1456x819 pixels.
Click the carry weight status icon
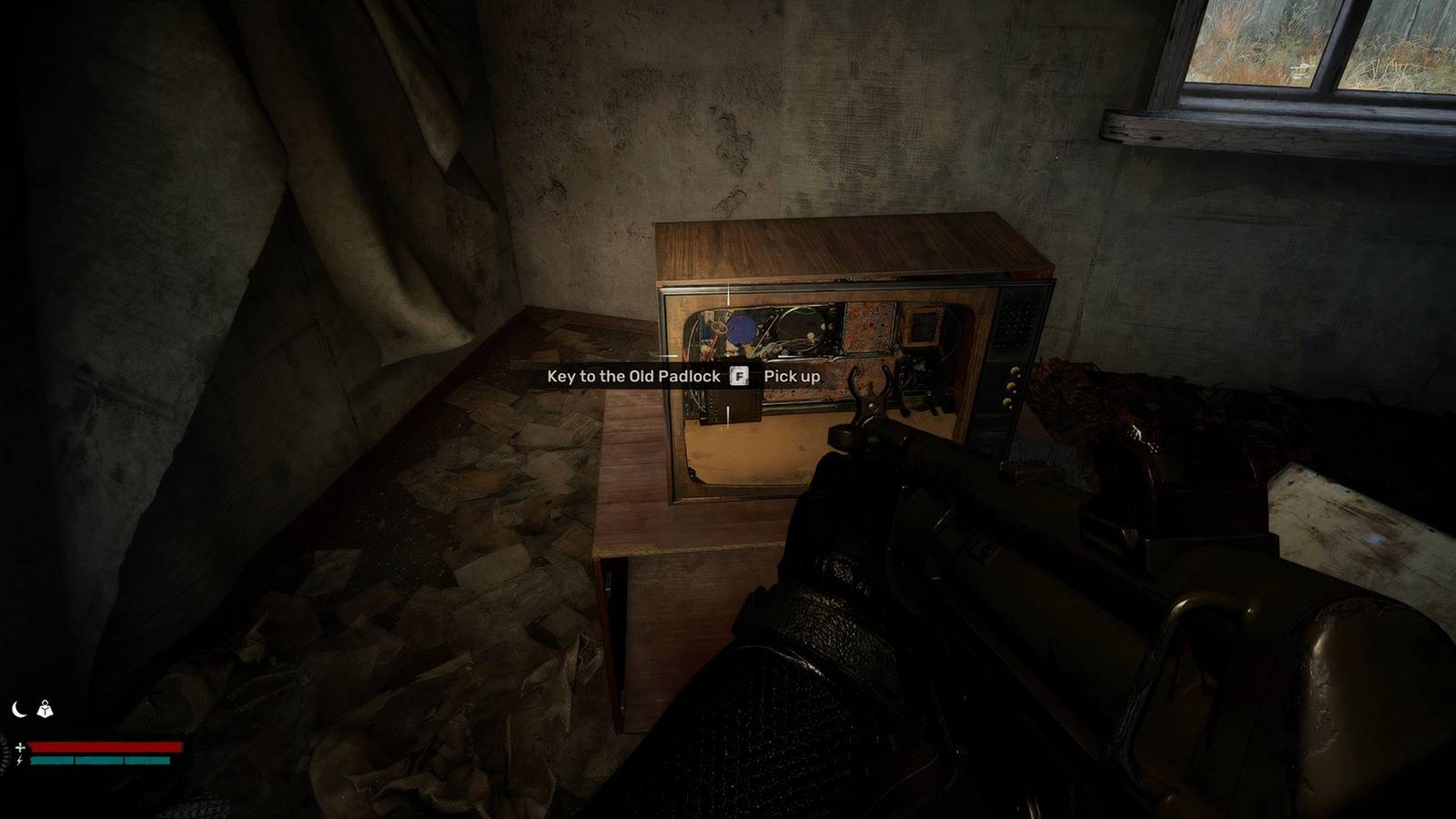coord(45,709)
